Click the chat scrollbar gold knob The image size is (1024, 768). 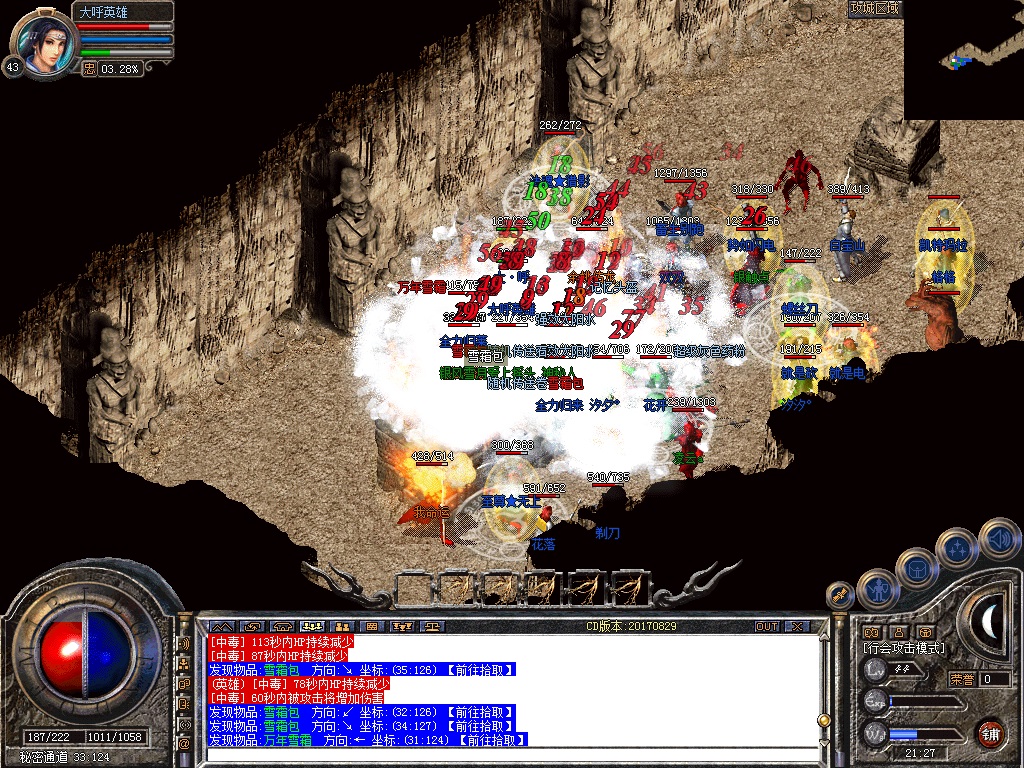[x=823, y=720]
